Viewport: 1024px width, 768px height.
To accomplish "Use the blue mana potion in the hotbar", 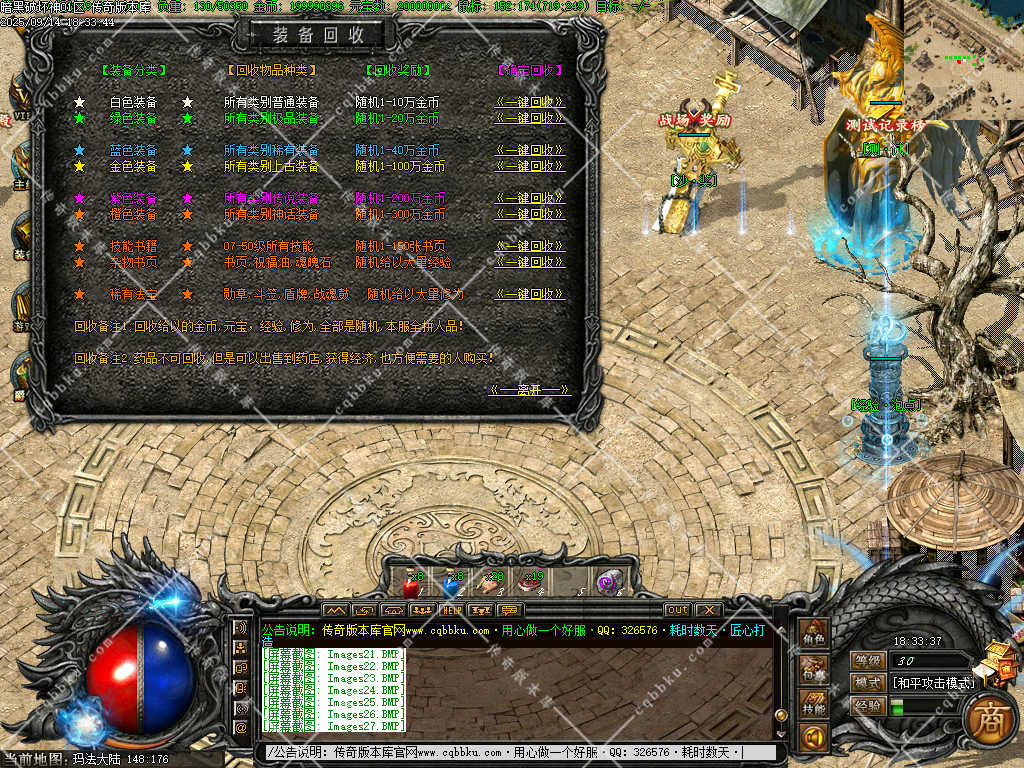I will pyautogui.click(x=451, y=584).
